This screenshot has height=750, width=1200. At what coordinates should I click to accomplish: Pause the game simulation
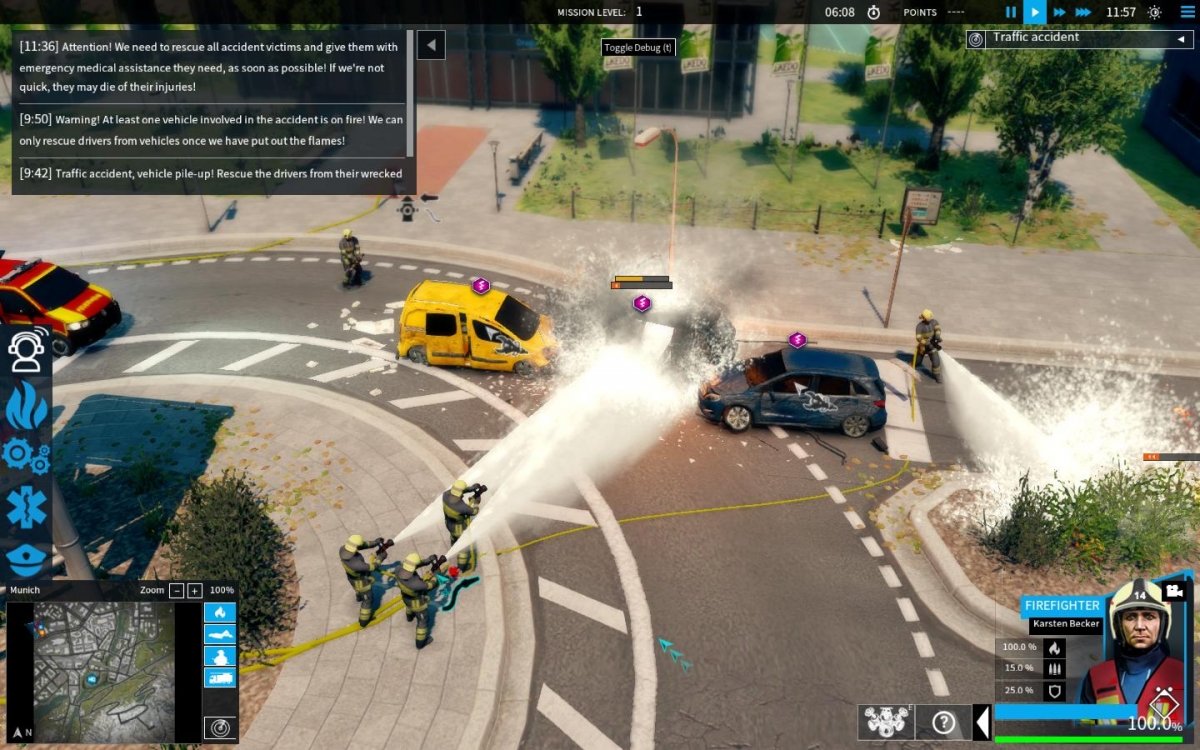[1010, 12]
